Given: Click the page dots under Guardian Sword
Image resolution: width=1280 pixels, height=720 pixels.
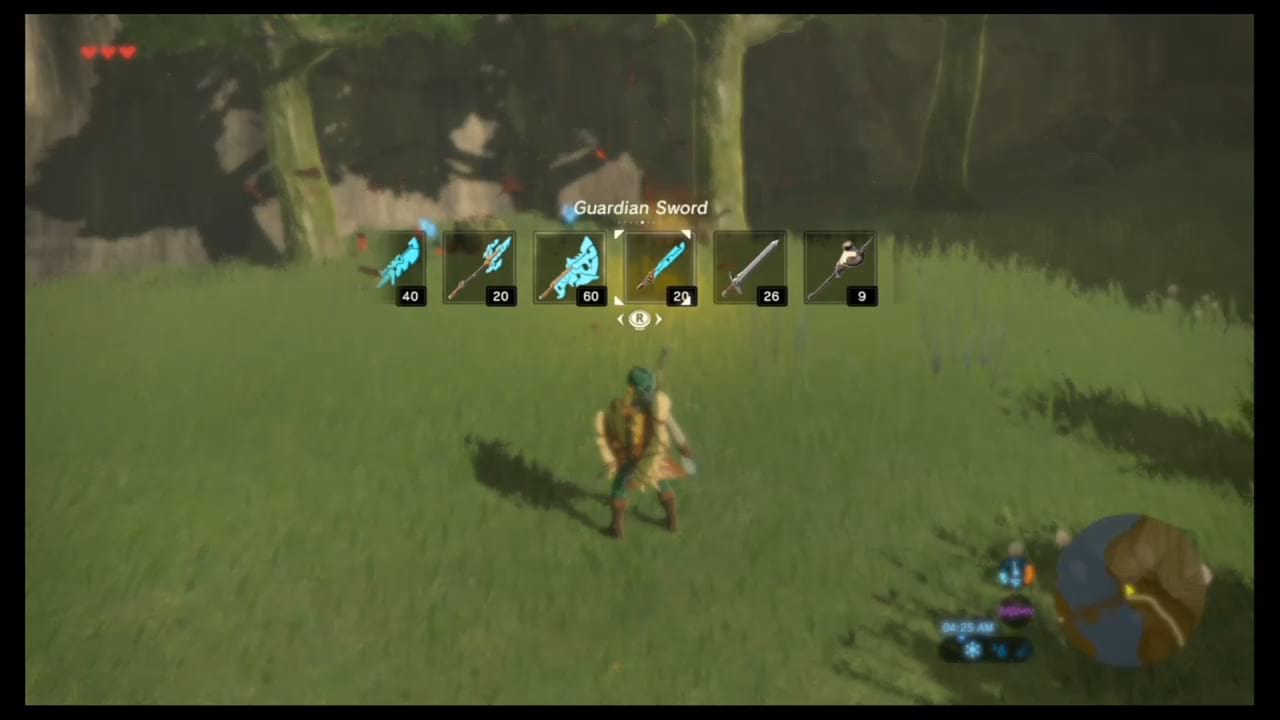Looking at the screenshot, I should (x=640, y=223).
